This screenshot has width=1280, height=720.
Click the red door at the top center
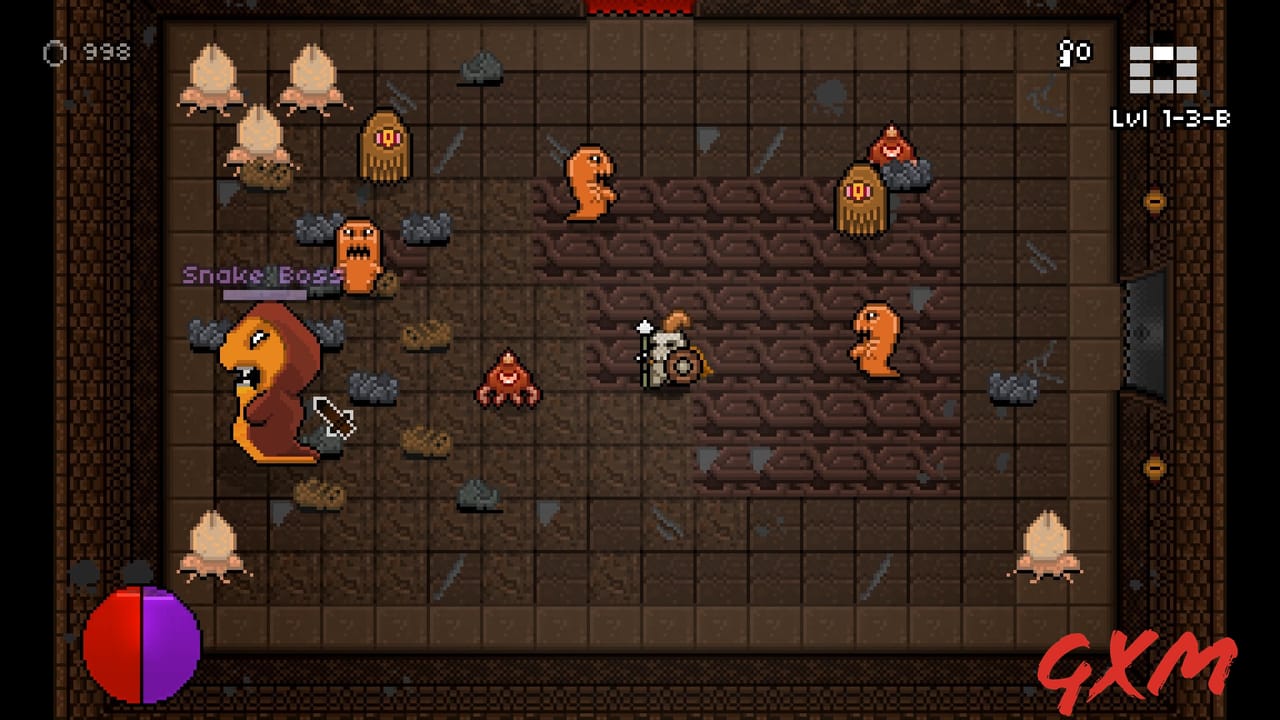tap(640, 8)
